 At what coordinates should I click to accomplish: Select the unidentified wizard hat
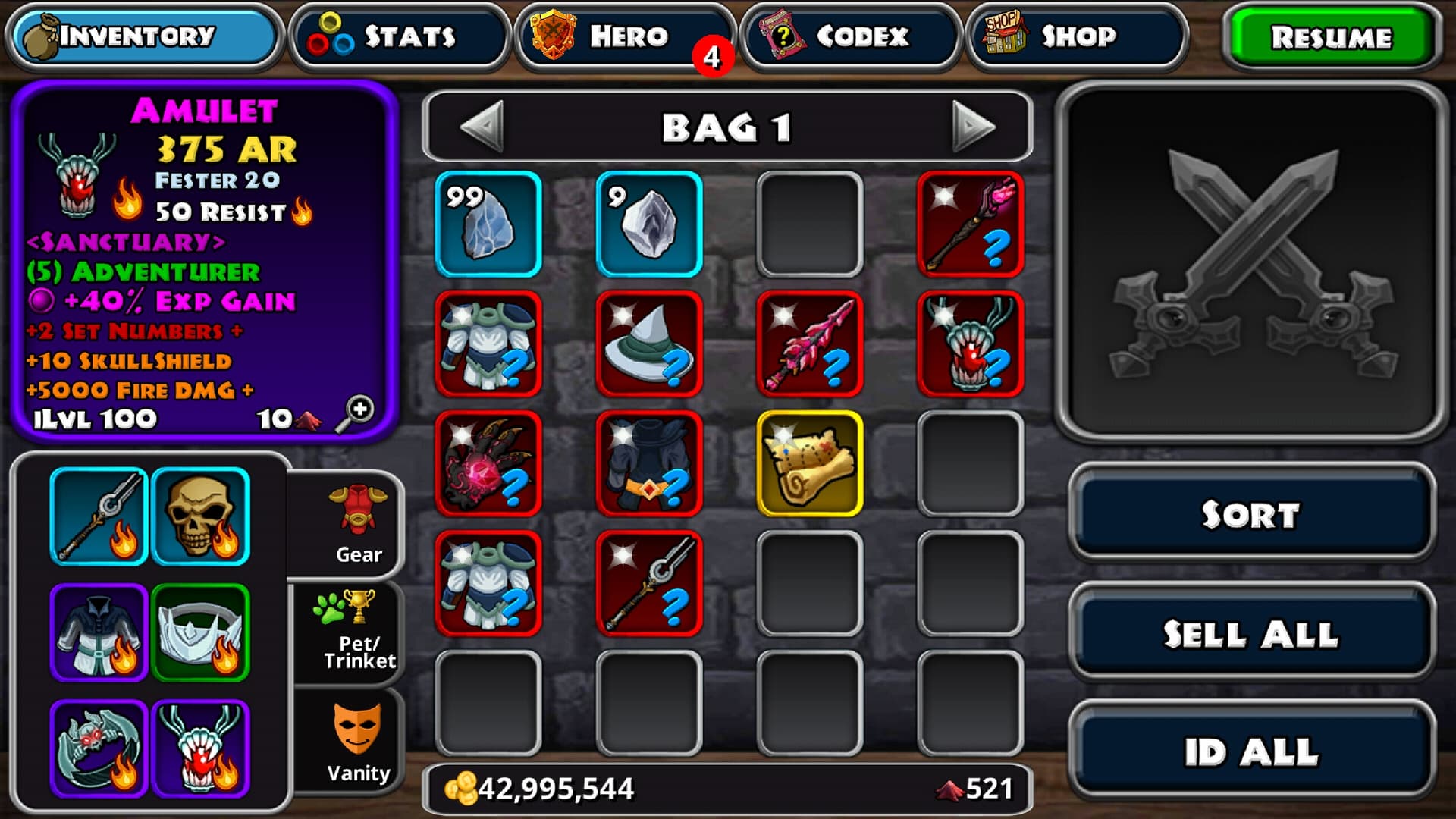pyautogui.click(x=649, y=344)
